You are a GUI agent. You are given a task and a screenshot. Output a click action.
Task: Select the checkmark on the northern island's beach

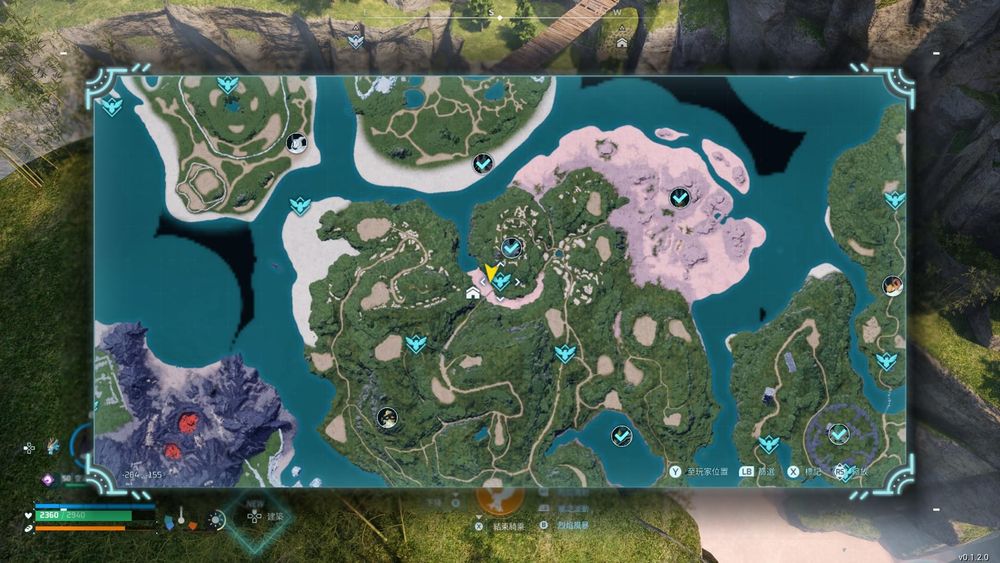click(x=482, y=162)
